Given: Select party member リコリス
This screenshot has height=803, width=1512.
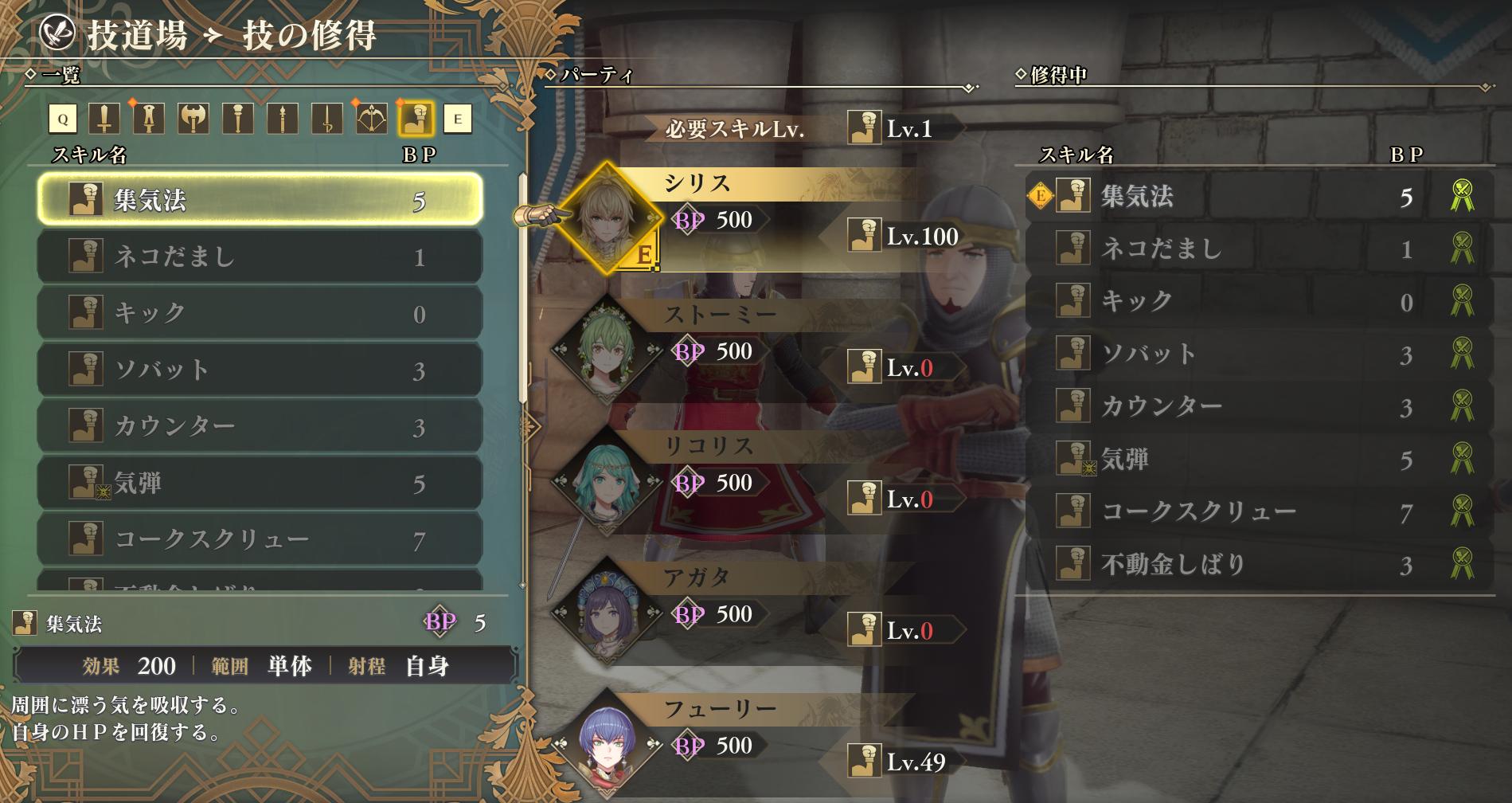Looking at the screenshot, I should (607, 480).
